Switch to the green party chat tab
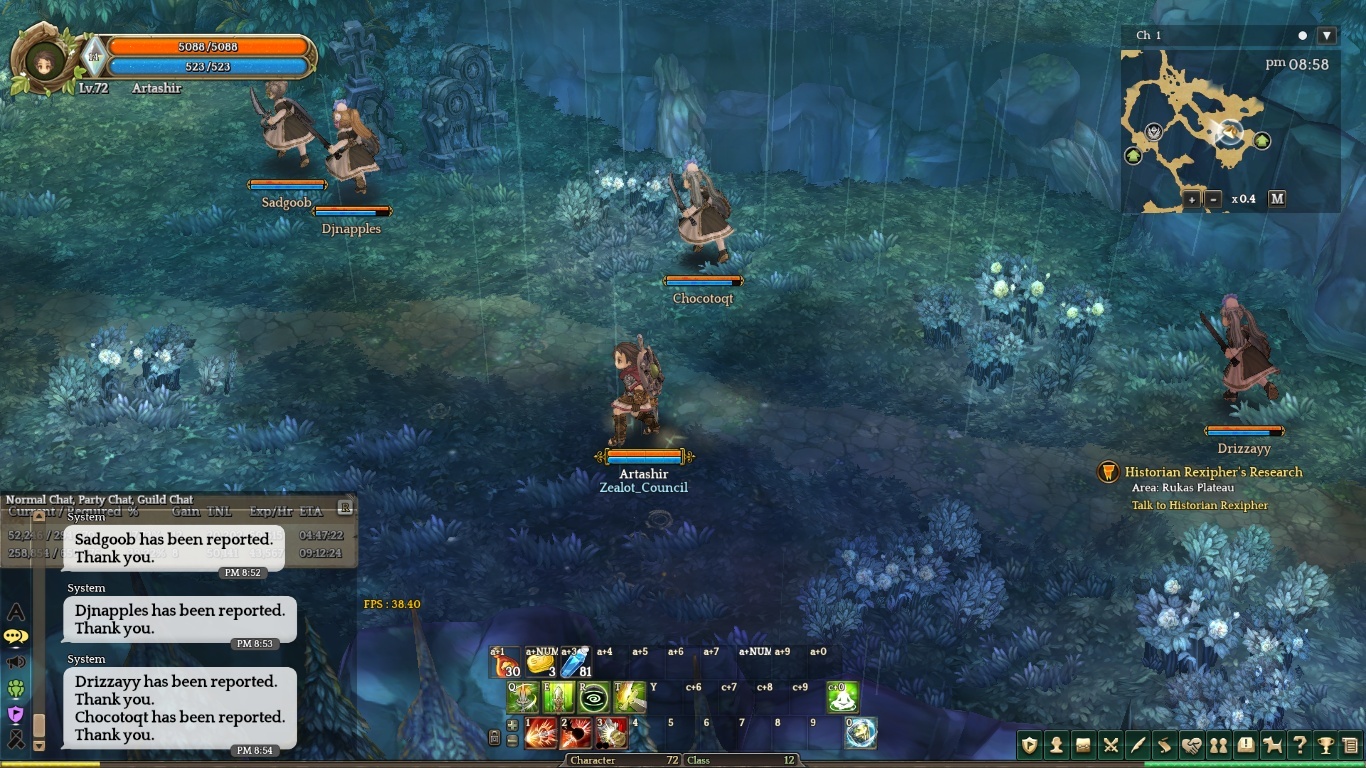Viewport: 1366px width, 768px height. (x=16, y=688)
